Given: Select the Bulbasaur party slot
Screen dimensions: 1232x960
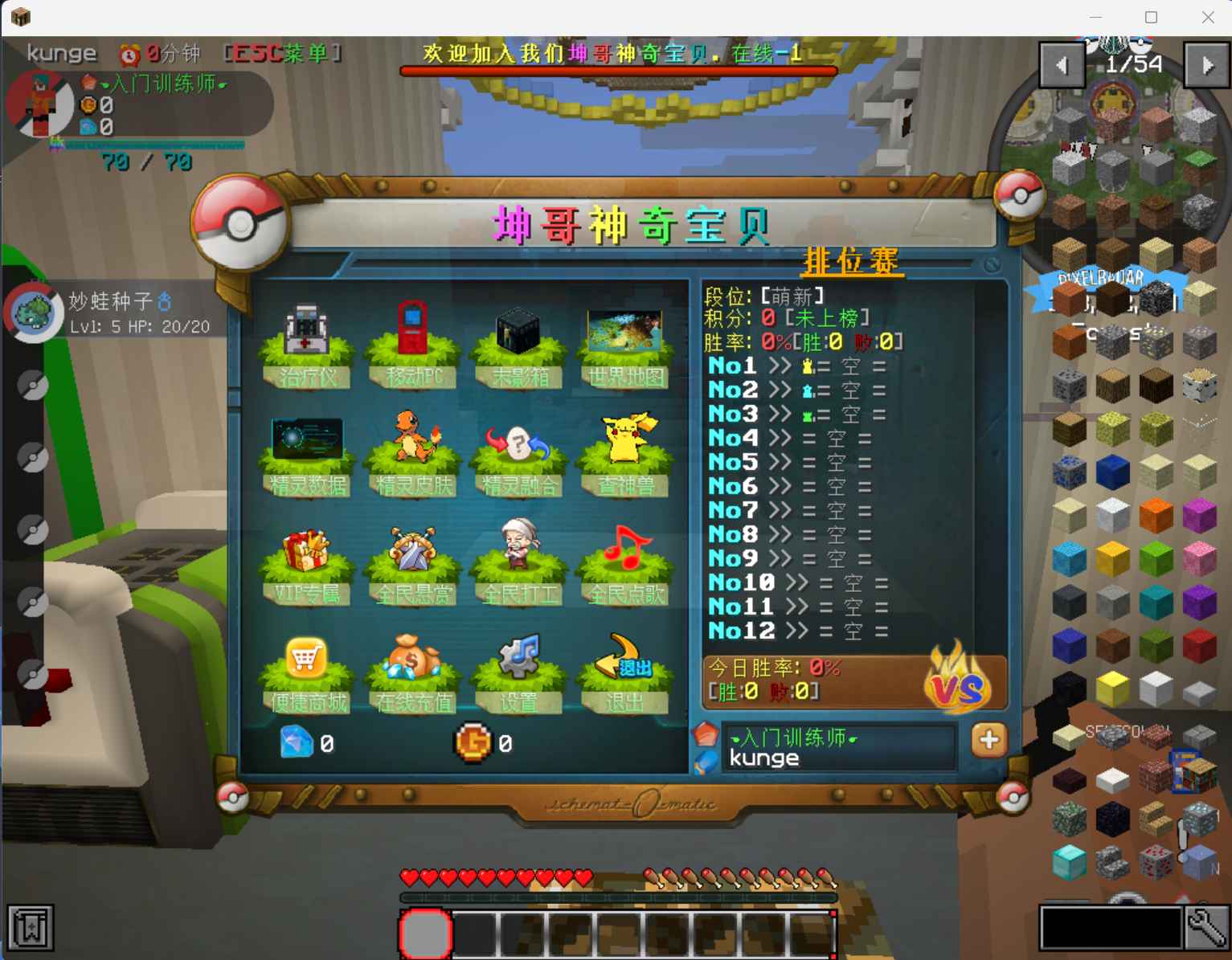Looking at the screenshot, I should pos(34,313).
